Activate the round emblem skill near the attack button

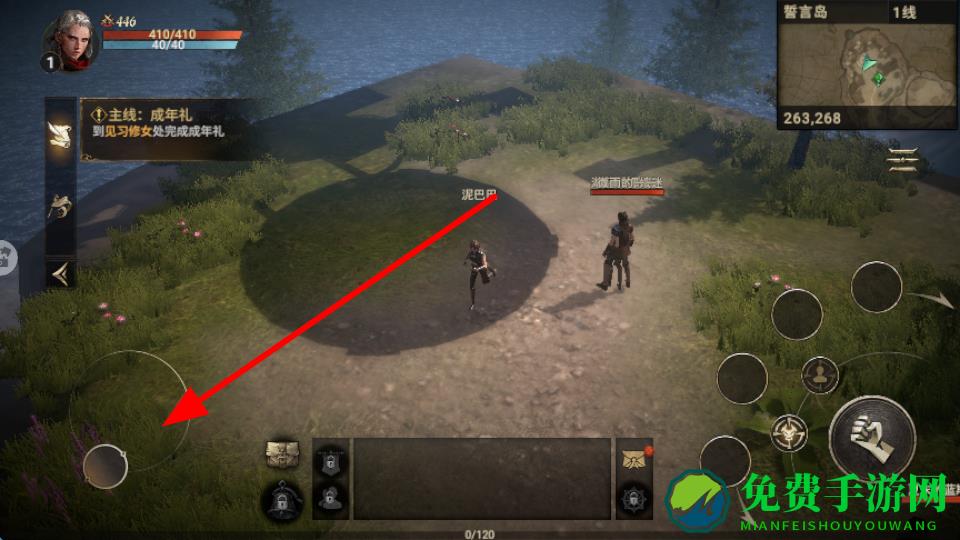790,432
